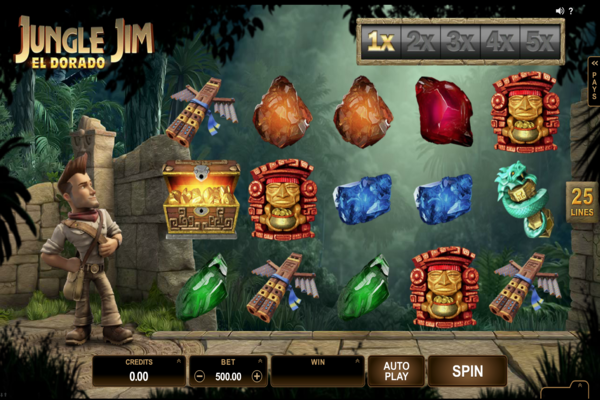Spin the reels with the SPIN button
Viewport: 600px width, 400px height.
click(467, 371)
